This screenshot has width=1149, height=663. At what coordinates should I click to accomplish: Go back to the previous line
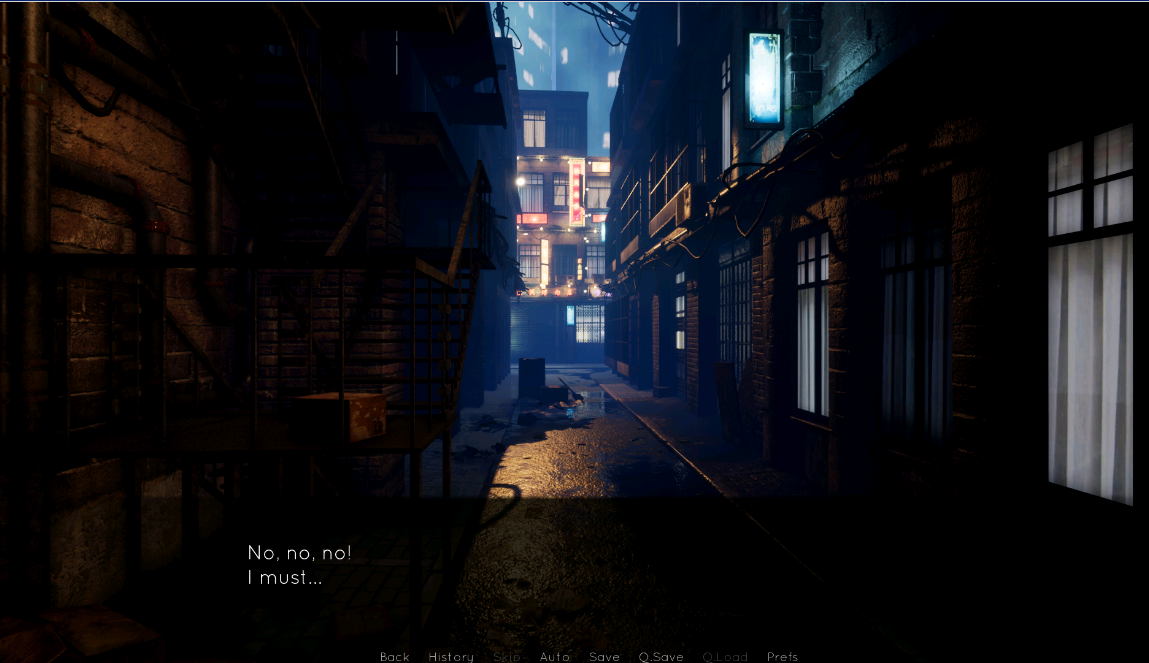click(394, 657)
